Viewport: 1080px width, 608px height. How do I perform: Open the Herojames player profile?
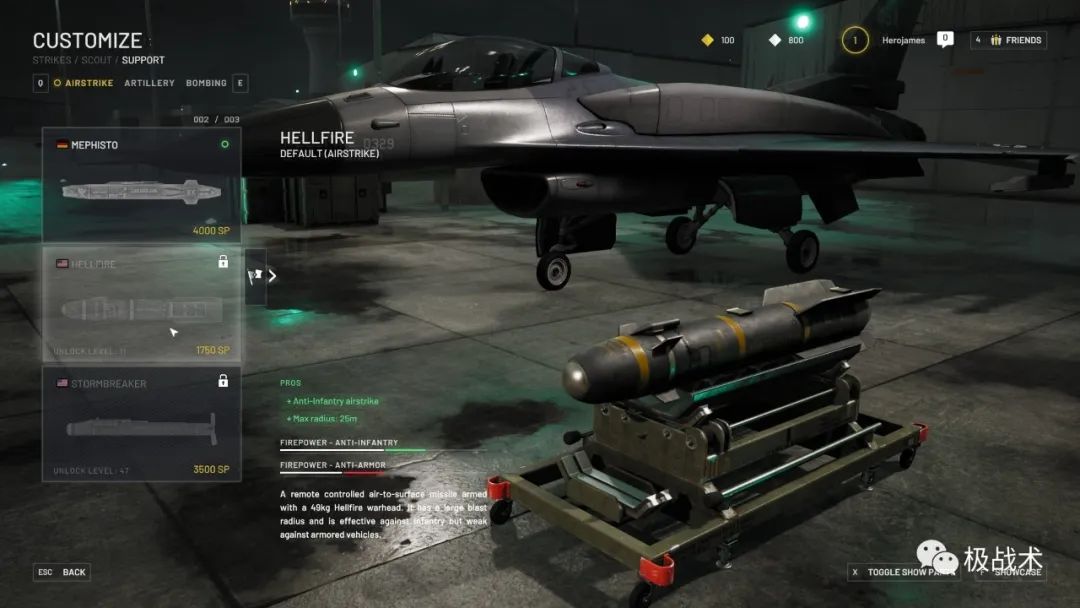[x=903, y=40]
